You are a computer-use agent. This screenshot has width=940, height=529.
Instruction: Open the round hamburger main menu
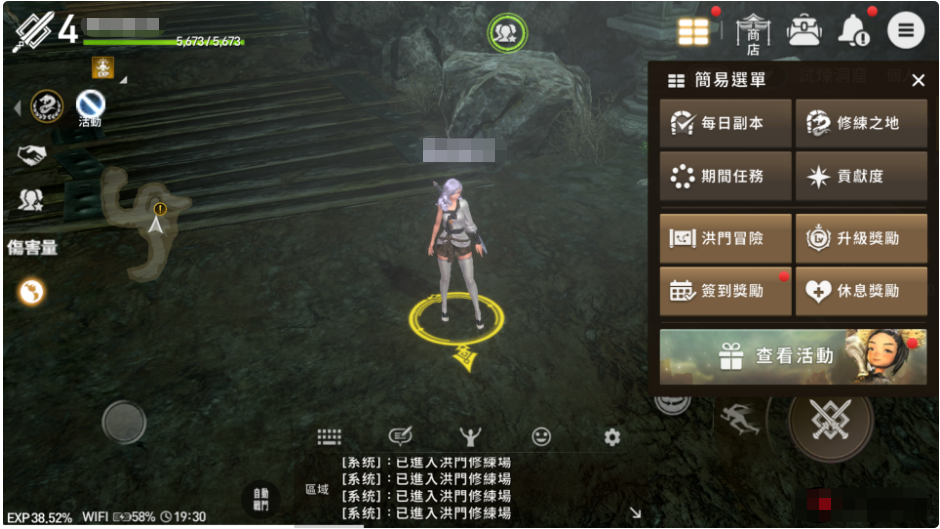click(x=905, y=31)
